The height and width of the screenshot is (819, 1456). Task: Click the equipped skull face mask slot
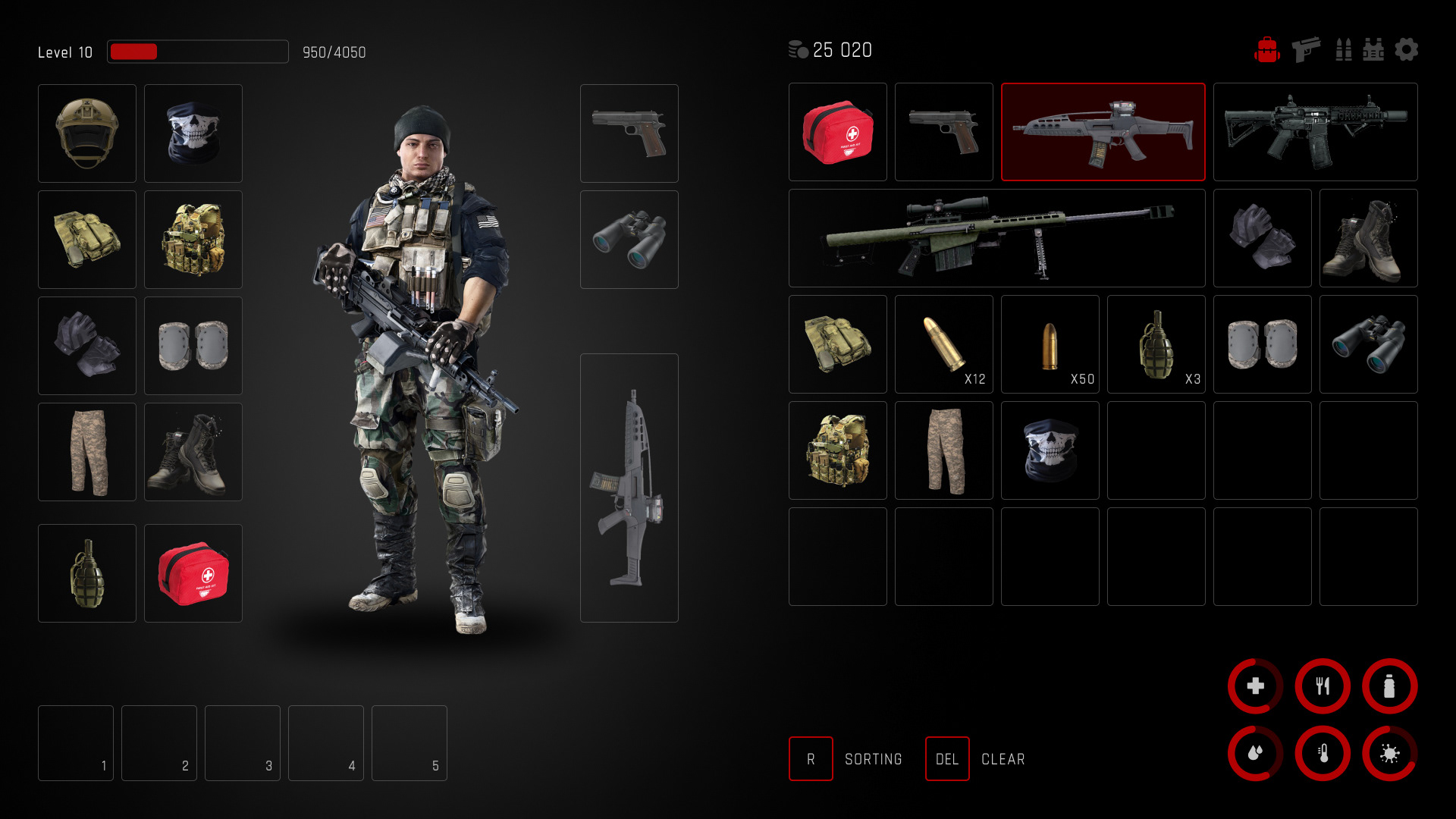[x=193, y=133]
